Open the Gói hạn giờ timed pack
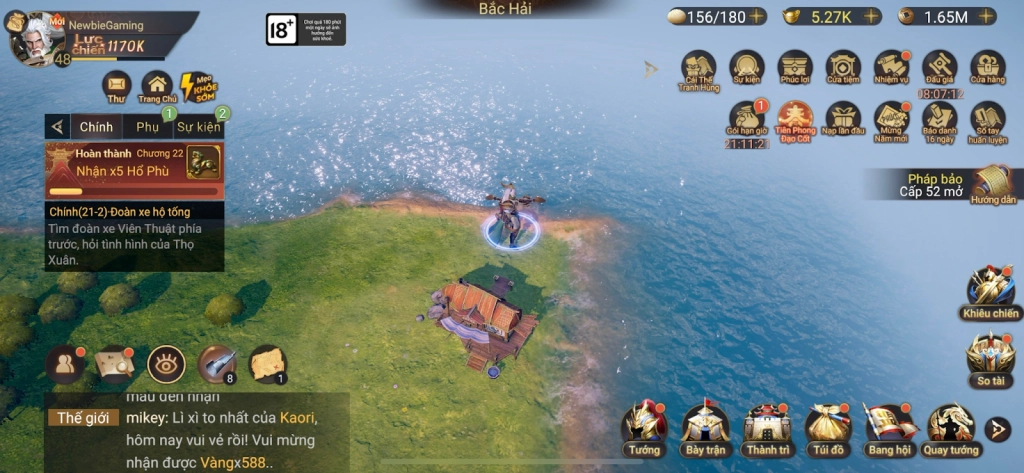The image size is (1024, 473). click(x=747, y=120)
